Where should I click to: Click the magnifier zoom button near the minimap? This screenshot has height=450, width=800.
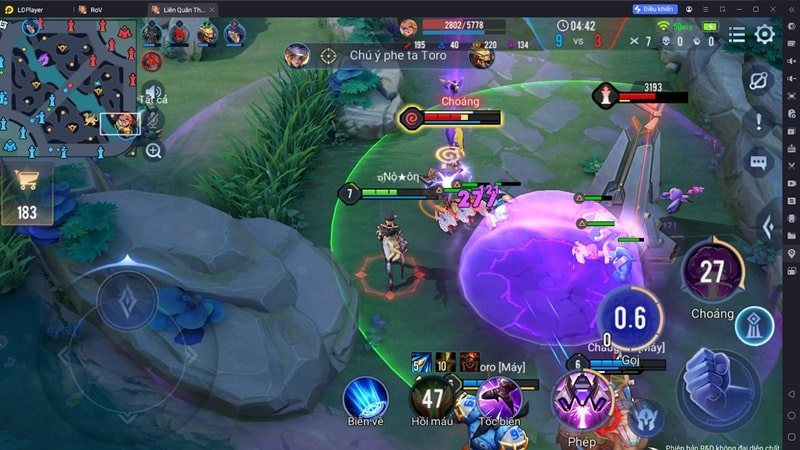[153, 151]
